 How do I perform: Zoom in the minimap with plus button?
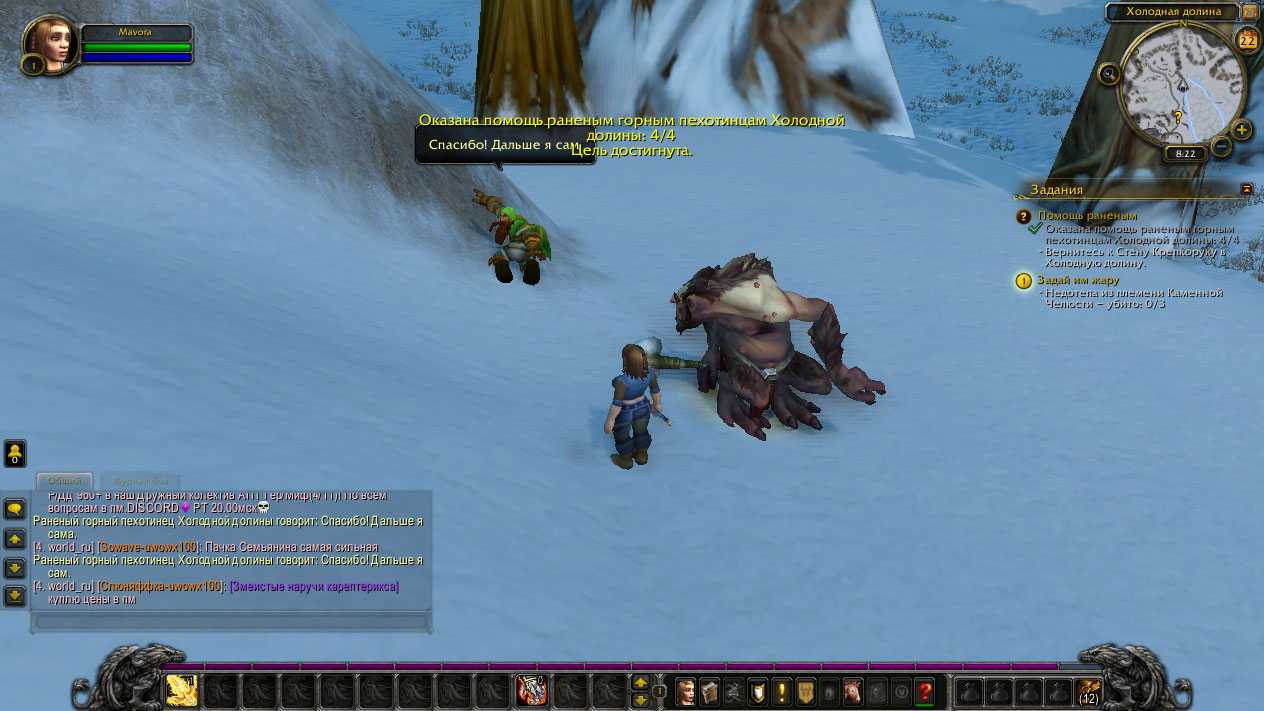coord(1241,130)
